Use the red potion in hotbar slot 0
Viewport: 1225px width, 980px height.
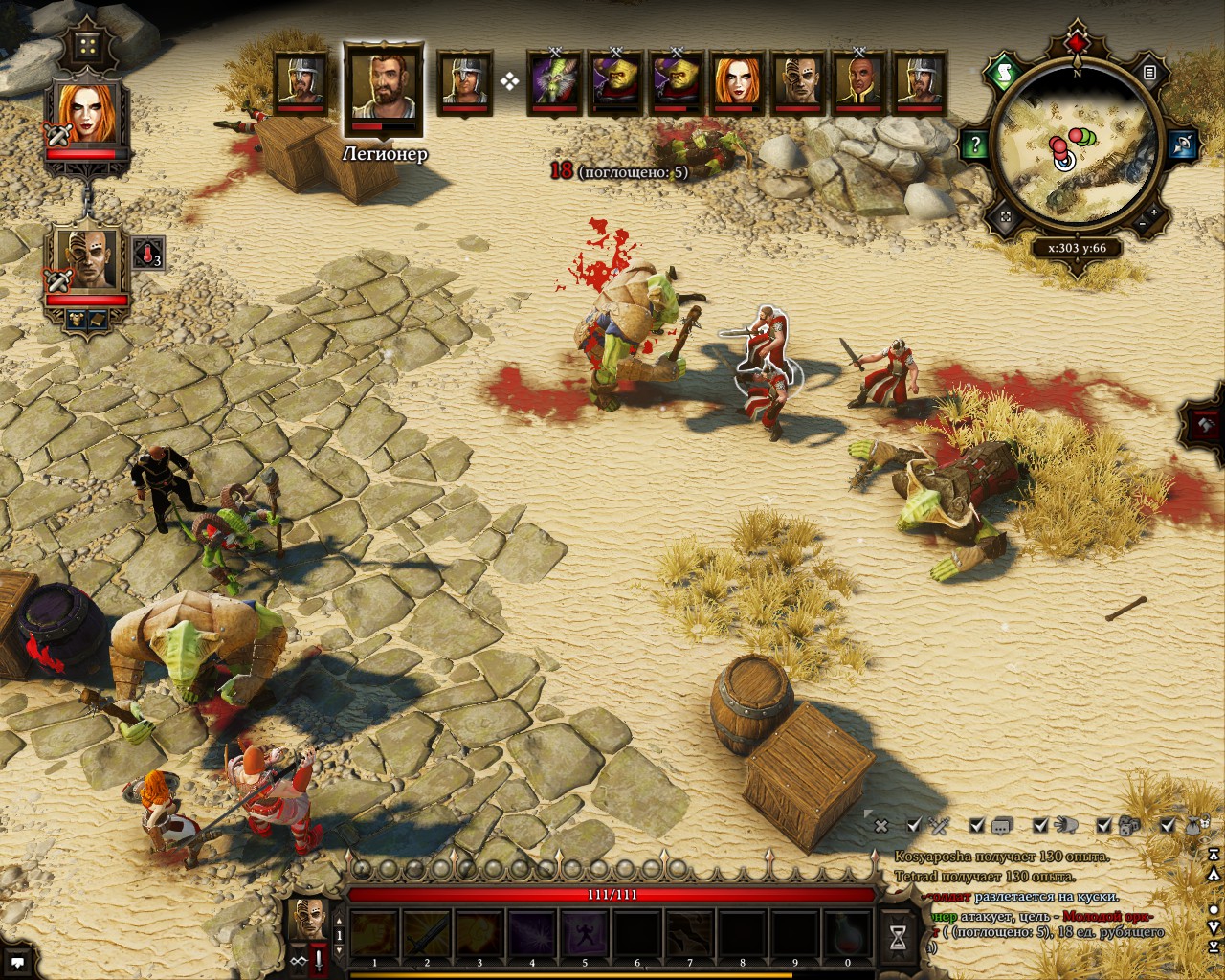(x=847, y=932)
